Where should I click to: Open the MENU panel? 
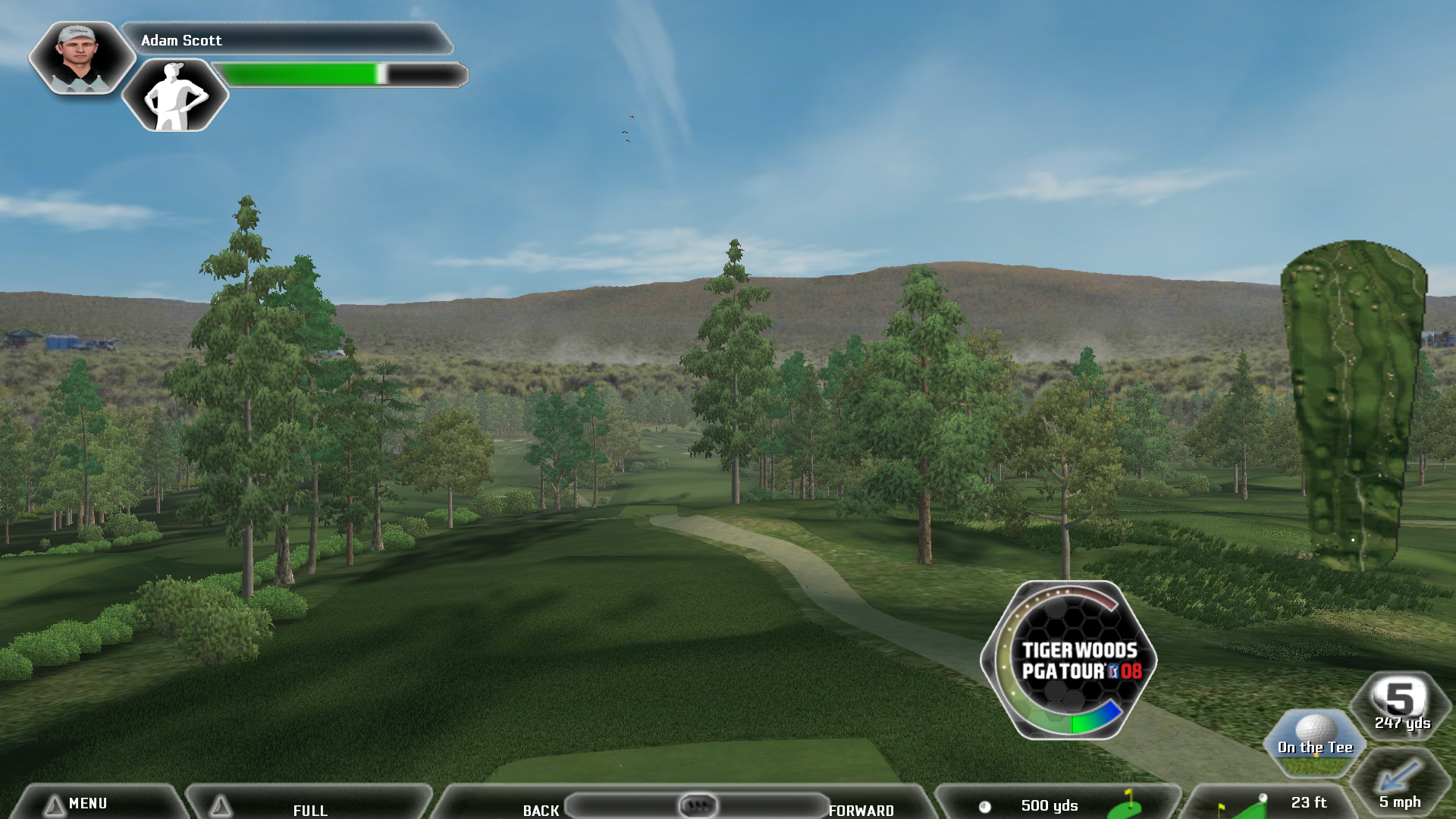click(x=88, y=803)
